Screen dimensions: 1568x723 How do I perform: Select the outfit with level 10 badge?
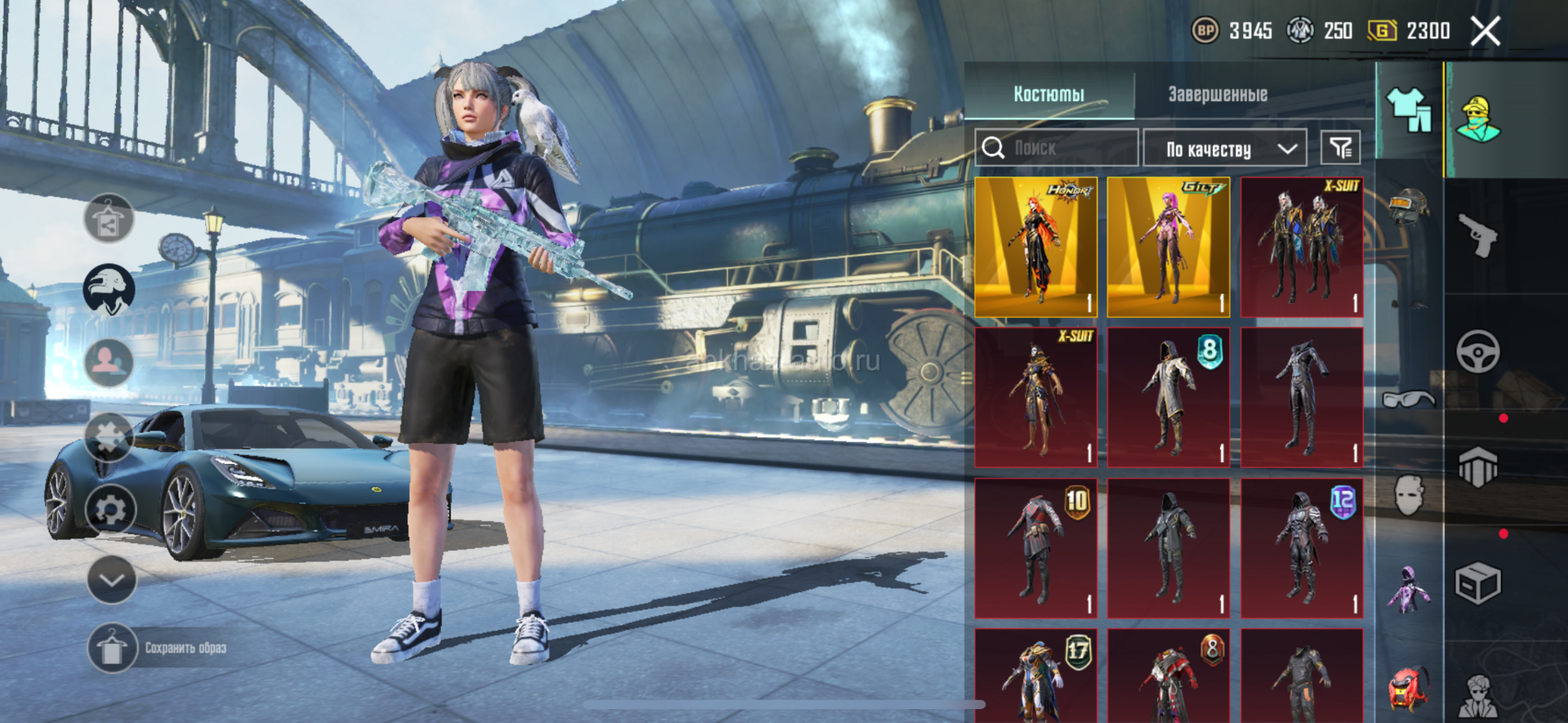(1036, 548)
